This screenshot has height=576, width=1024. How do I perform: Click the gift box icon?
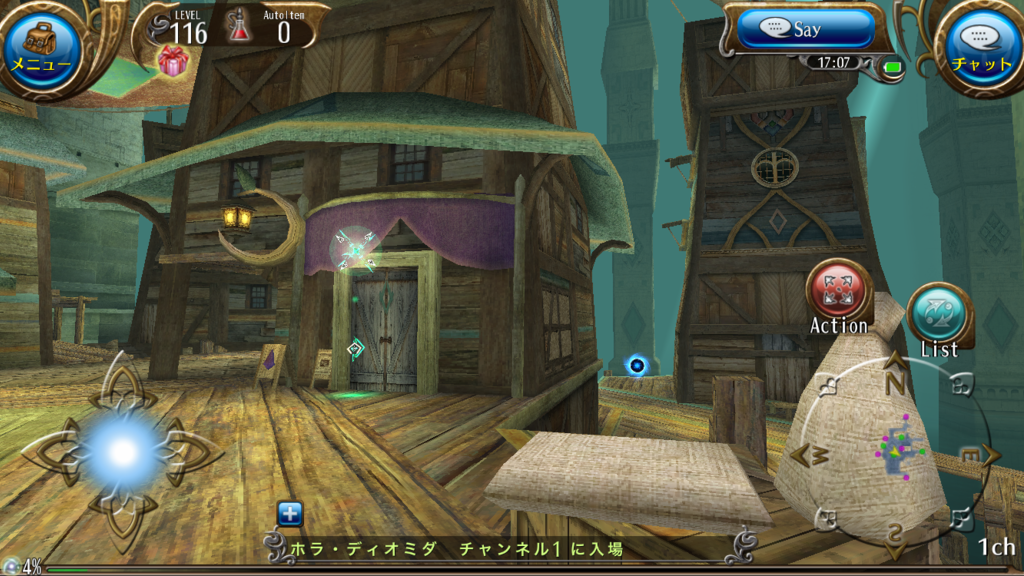(173, 60)
